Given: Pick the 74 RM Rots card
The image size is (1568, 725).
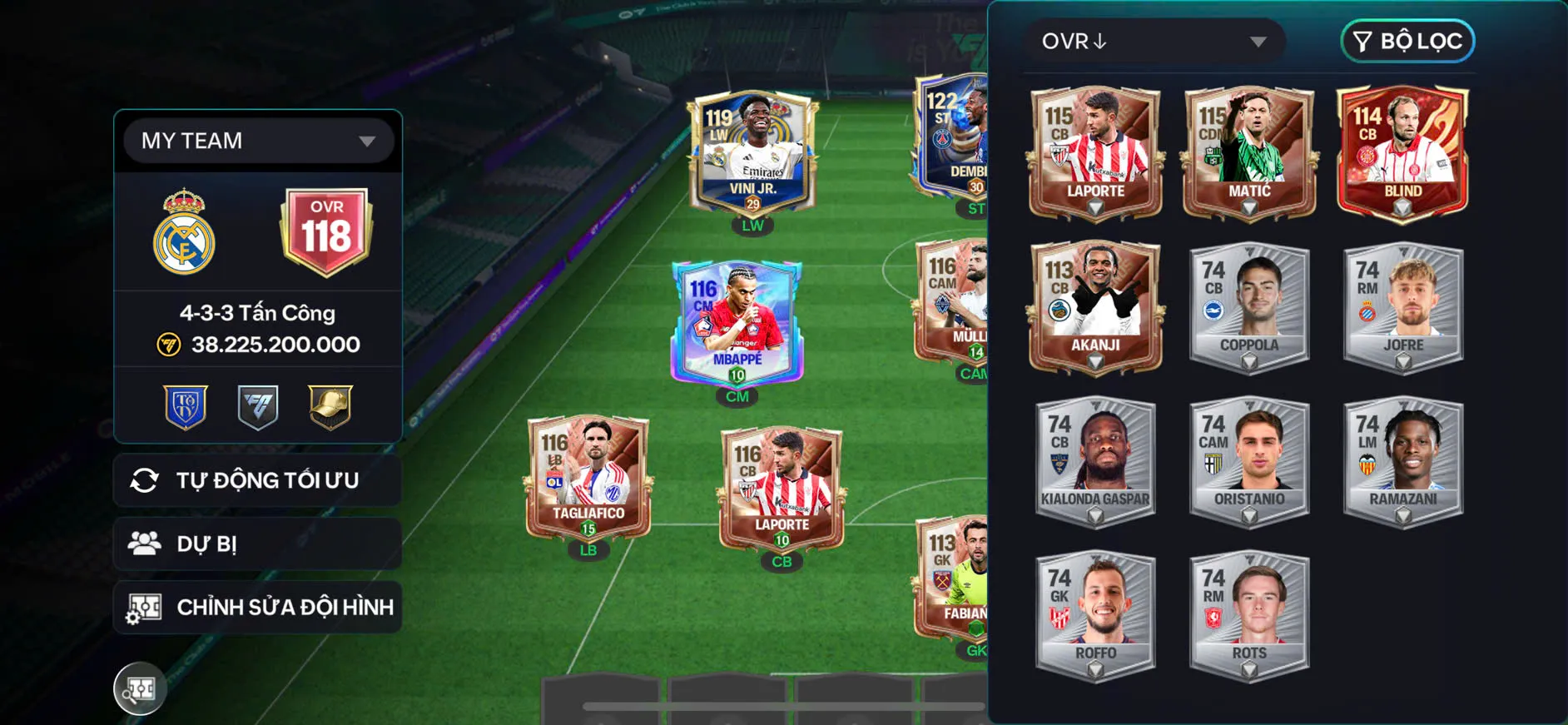Looking at the screenshot, I should [x=1249, y=615].
